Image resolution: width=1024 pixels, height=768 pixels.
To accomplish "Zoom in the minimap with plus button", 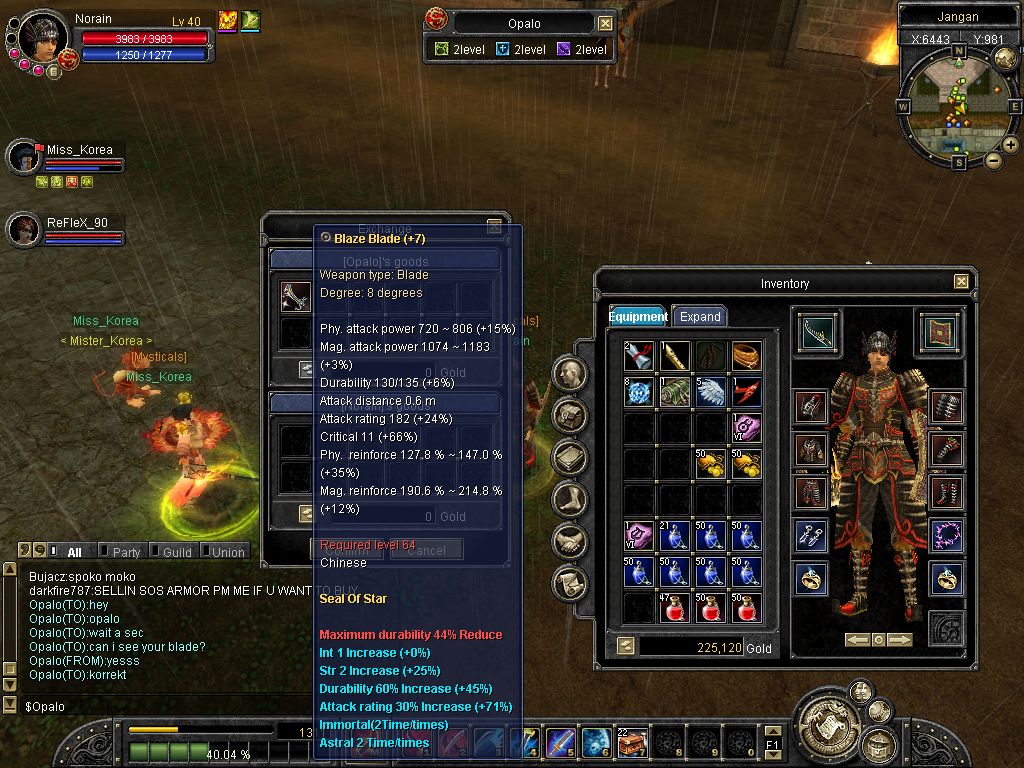I will [x=1010, y=145].
